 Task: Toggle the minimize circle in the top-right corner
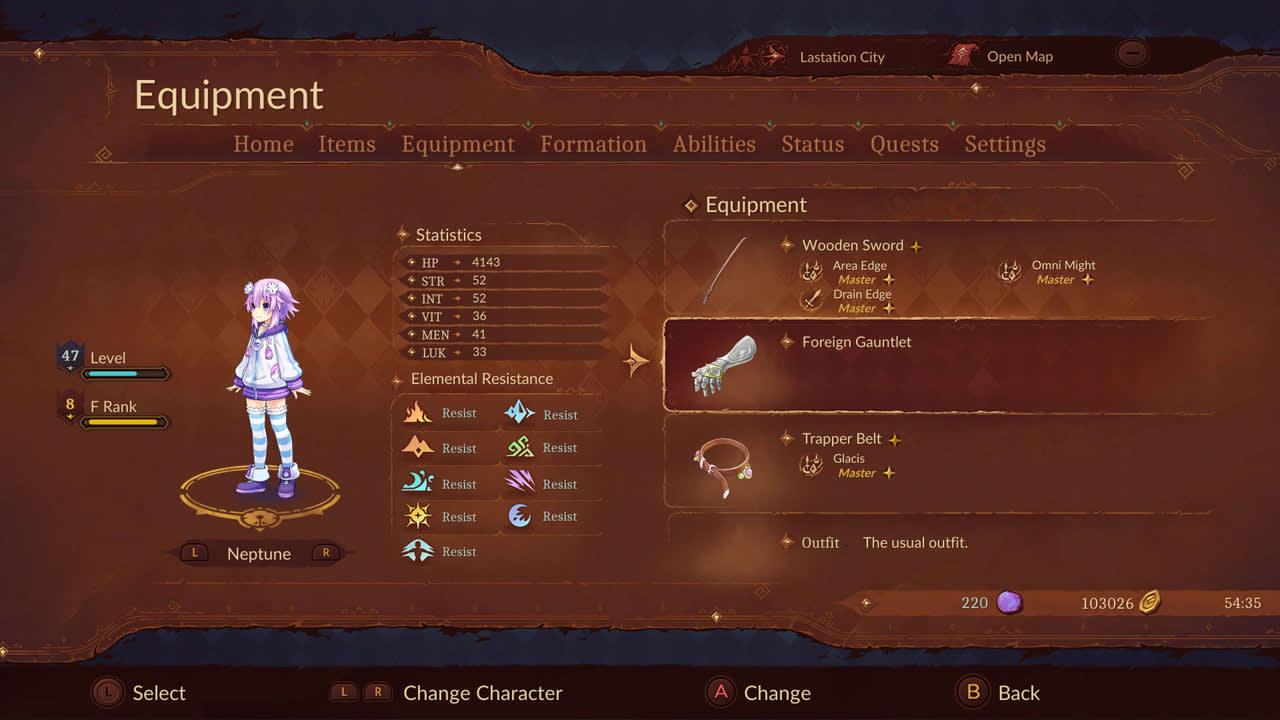(1131, 53)
